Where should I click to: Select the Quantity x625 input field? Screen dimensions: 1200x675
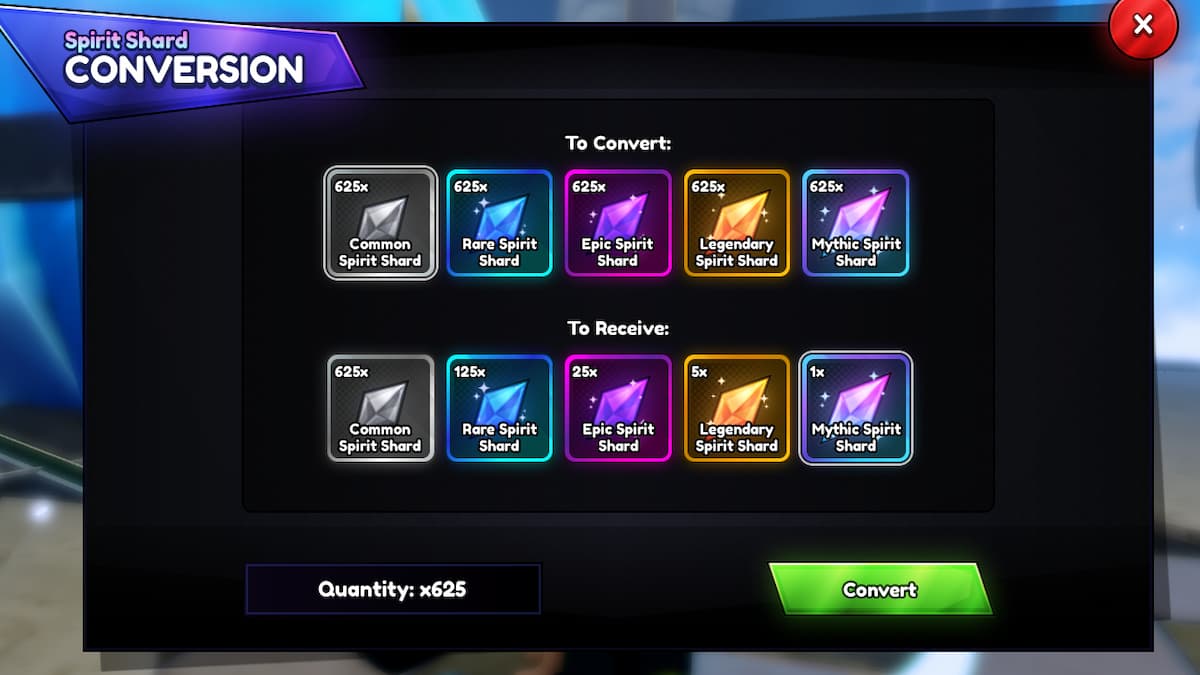tap(393, 589)
